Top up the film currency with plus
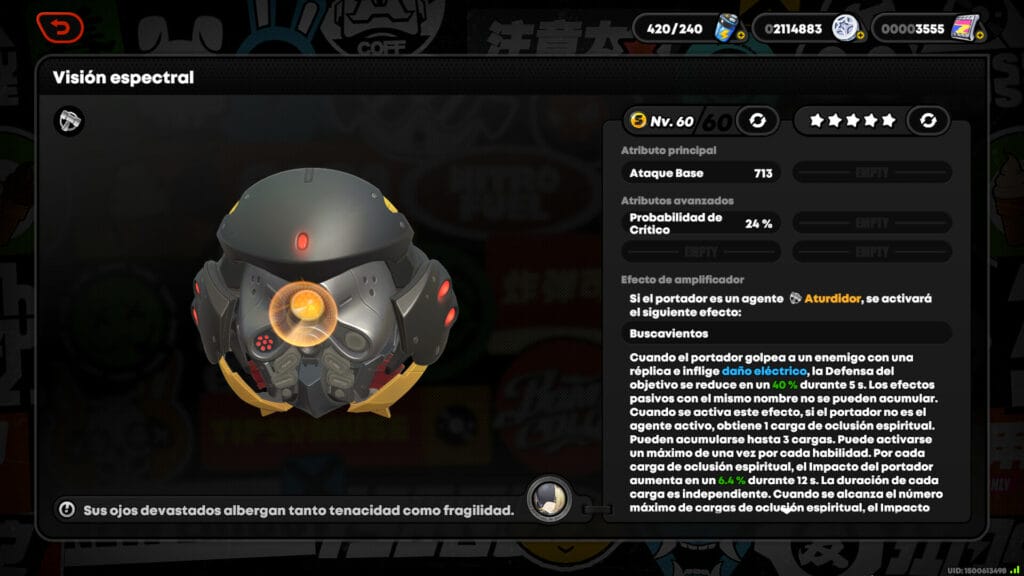 coord(979,36)
